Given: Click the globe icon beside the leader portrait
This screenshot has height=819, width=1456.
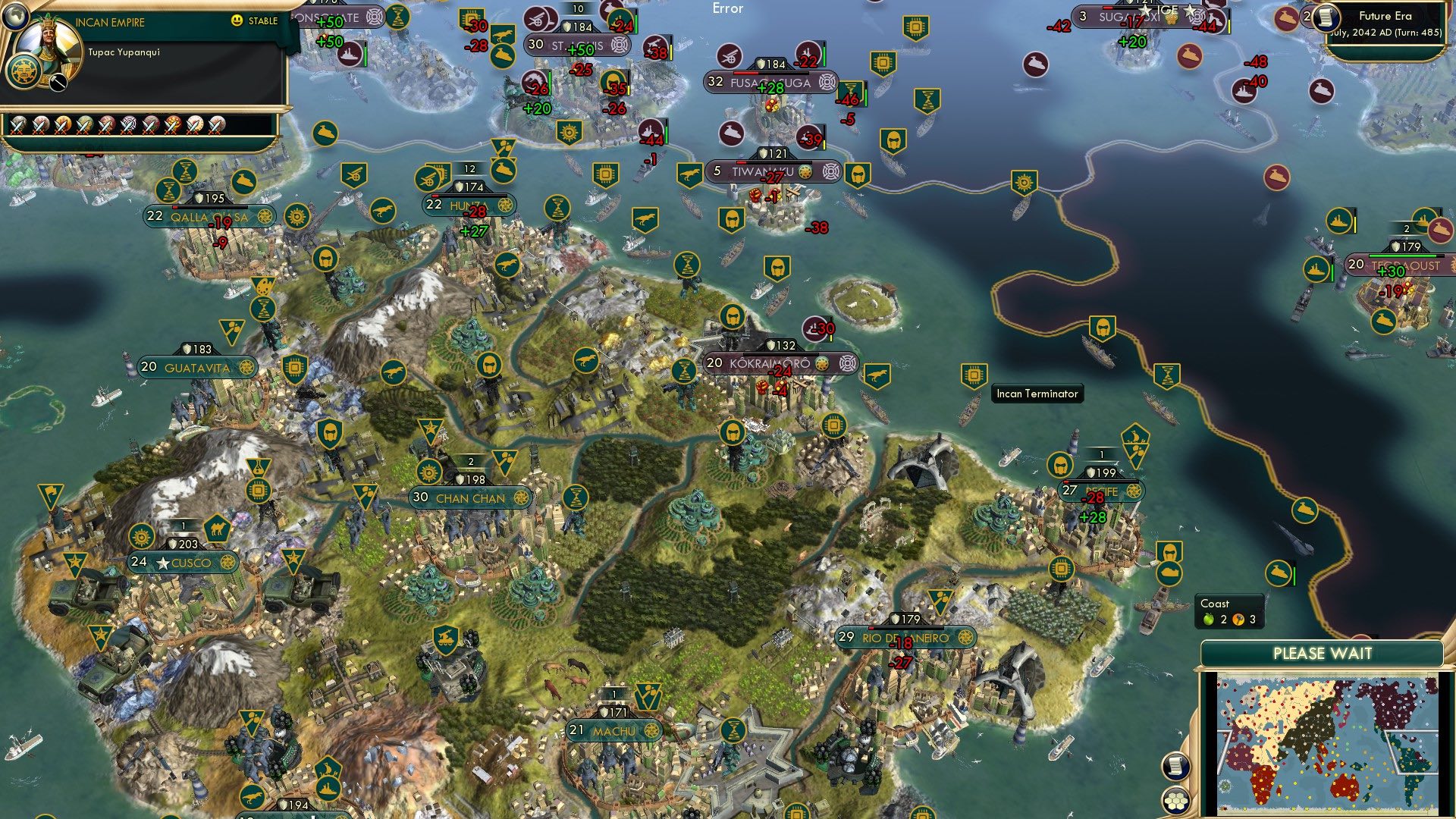Looking at the screenshot, I should [x=16, y=17].
